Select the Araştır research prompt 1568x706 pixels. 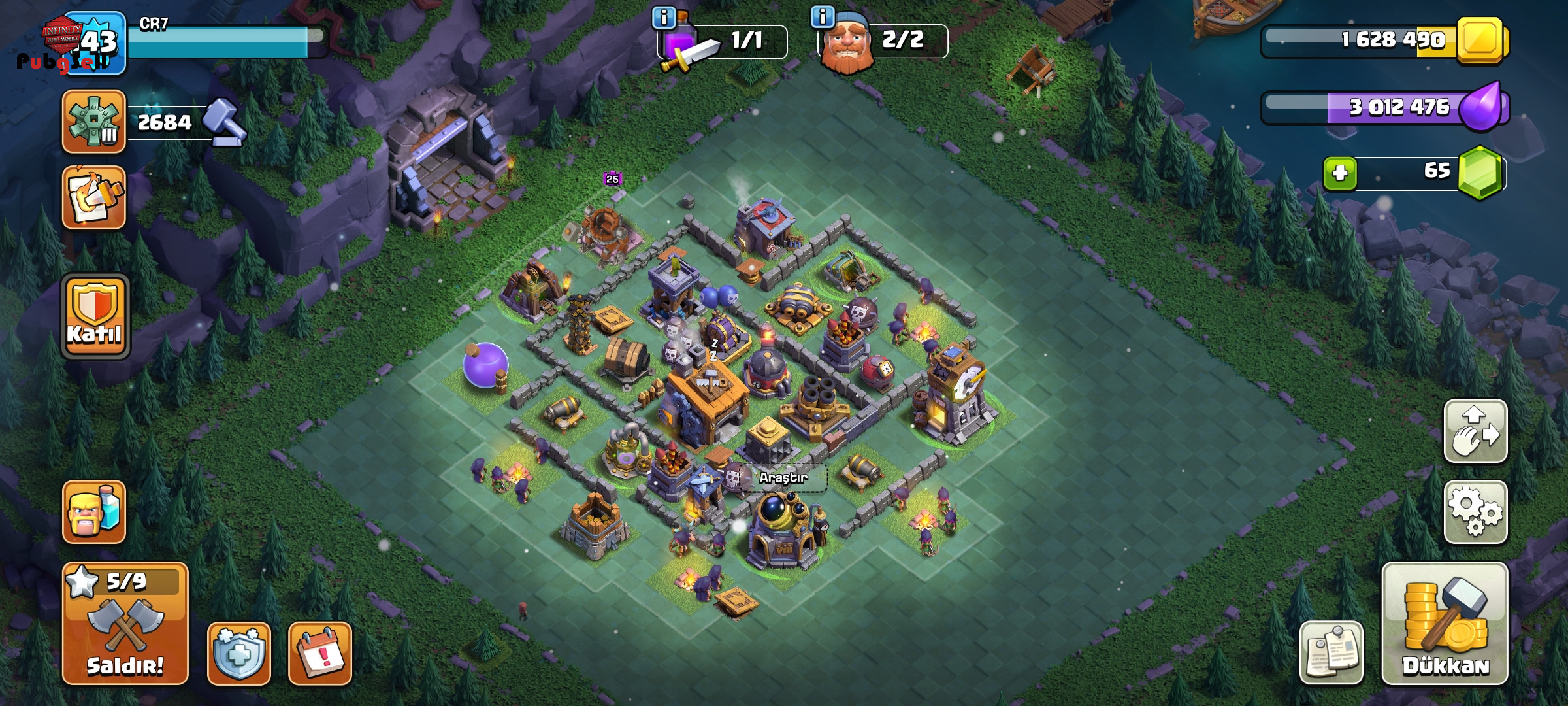[783, 478]
